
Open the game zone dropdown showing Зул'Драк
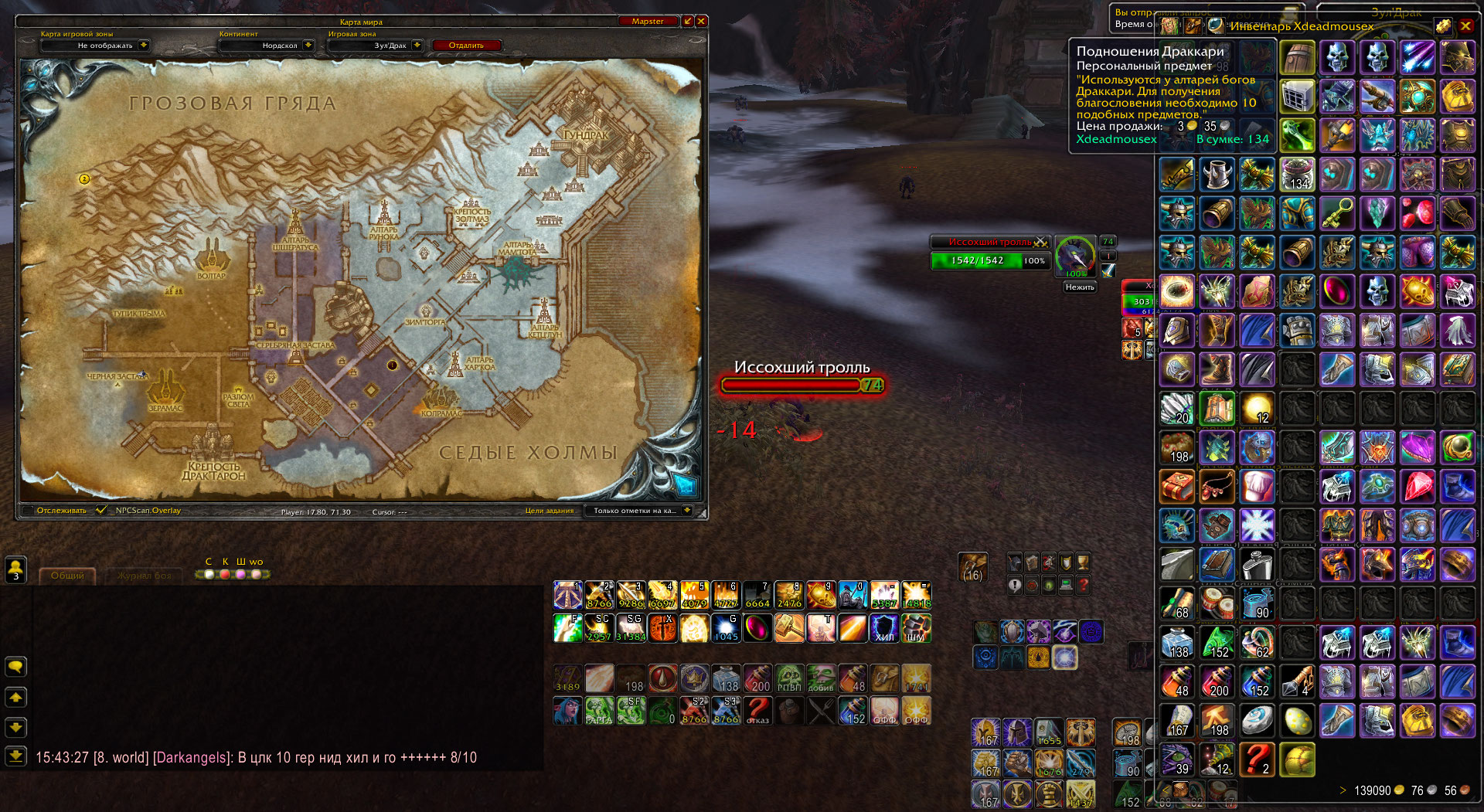pyautogui.click(x=417, y=46)
